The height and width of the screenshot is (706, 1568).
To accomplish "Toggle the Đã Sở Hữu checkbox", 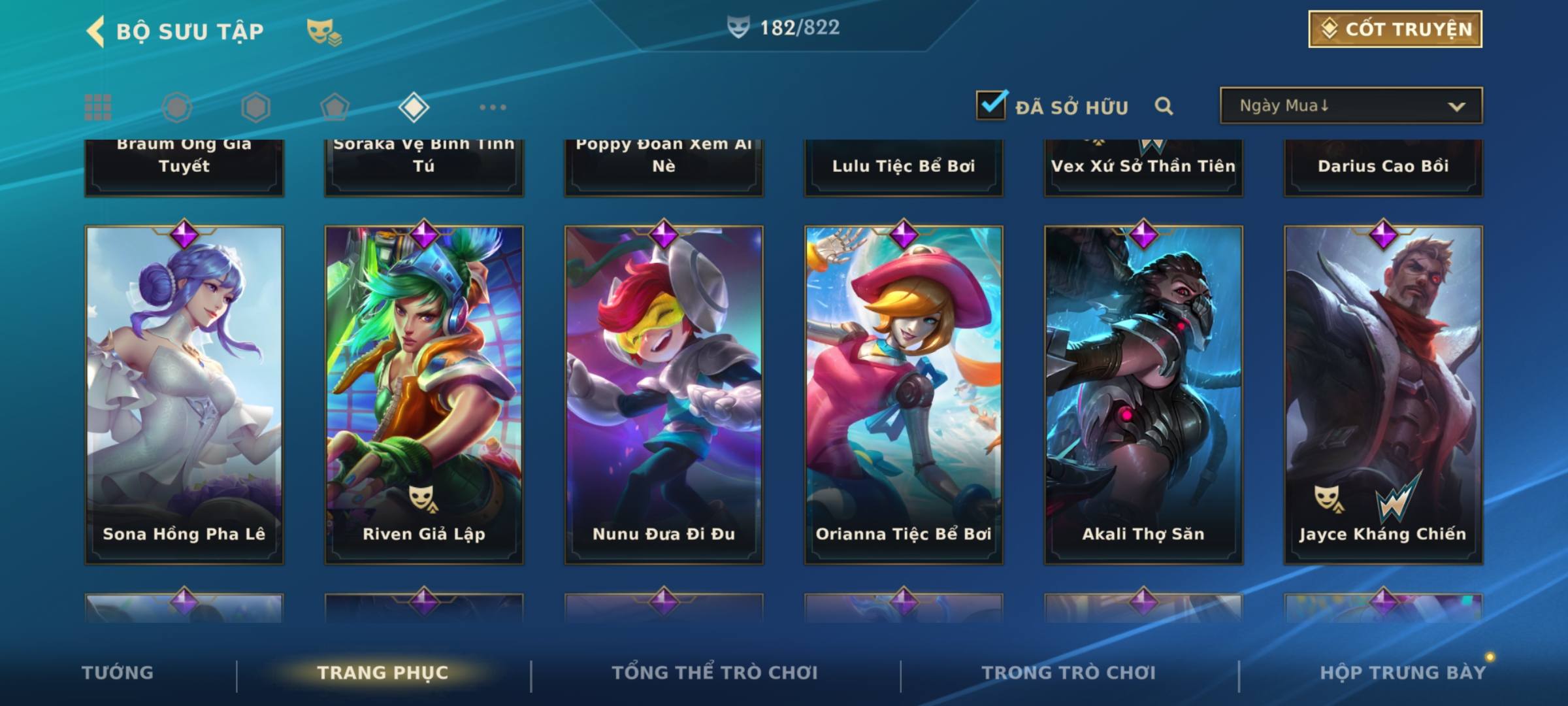I will pos(991,105).
